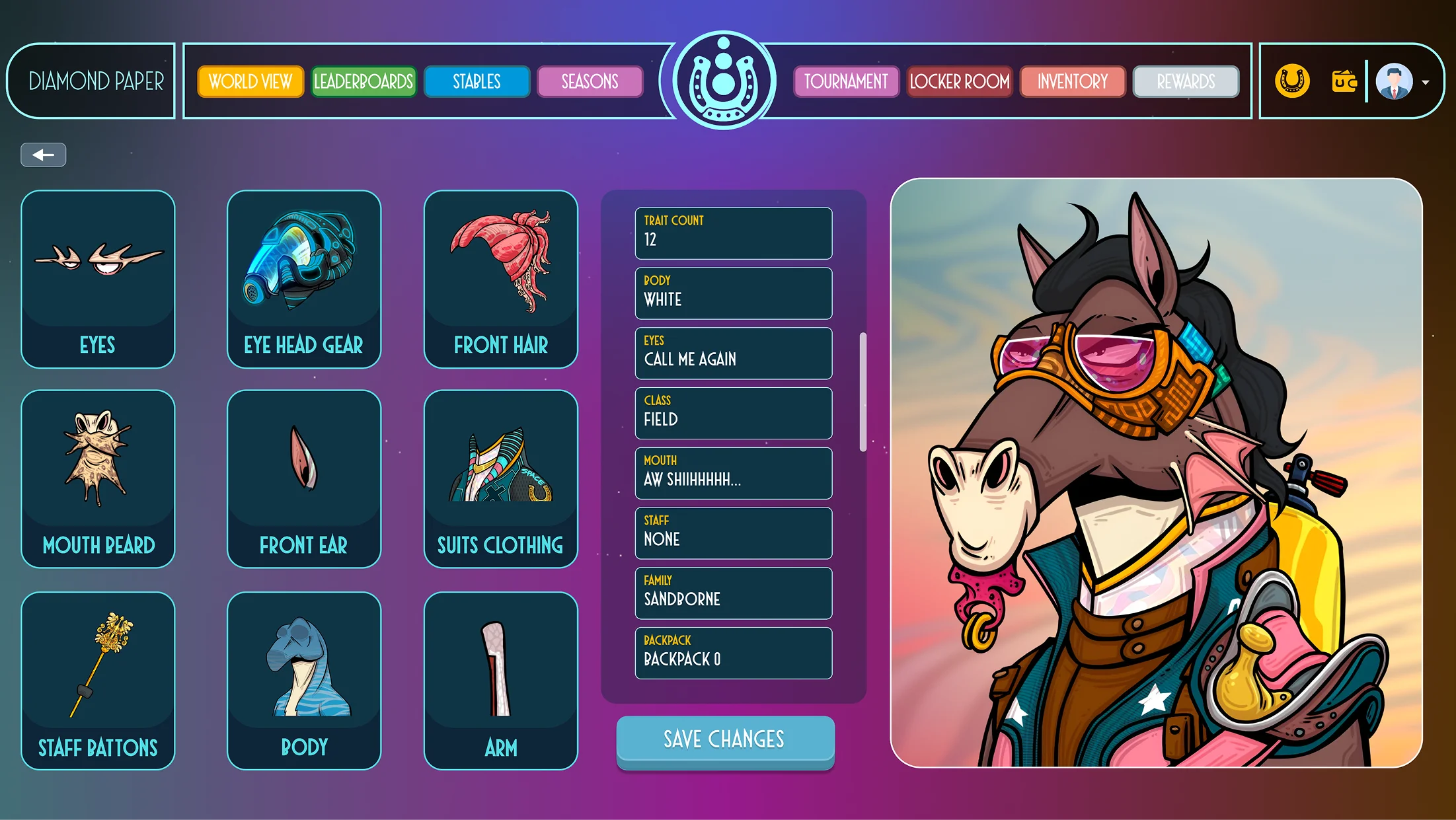Open the profile avatar dropdown

[x=1402, y=82]
